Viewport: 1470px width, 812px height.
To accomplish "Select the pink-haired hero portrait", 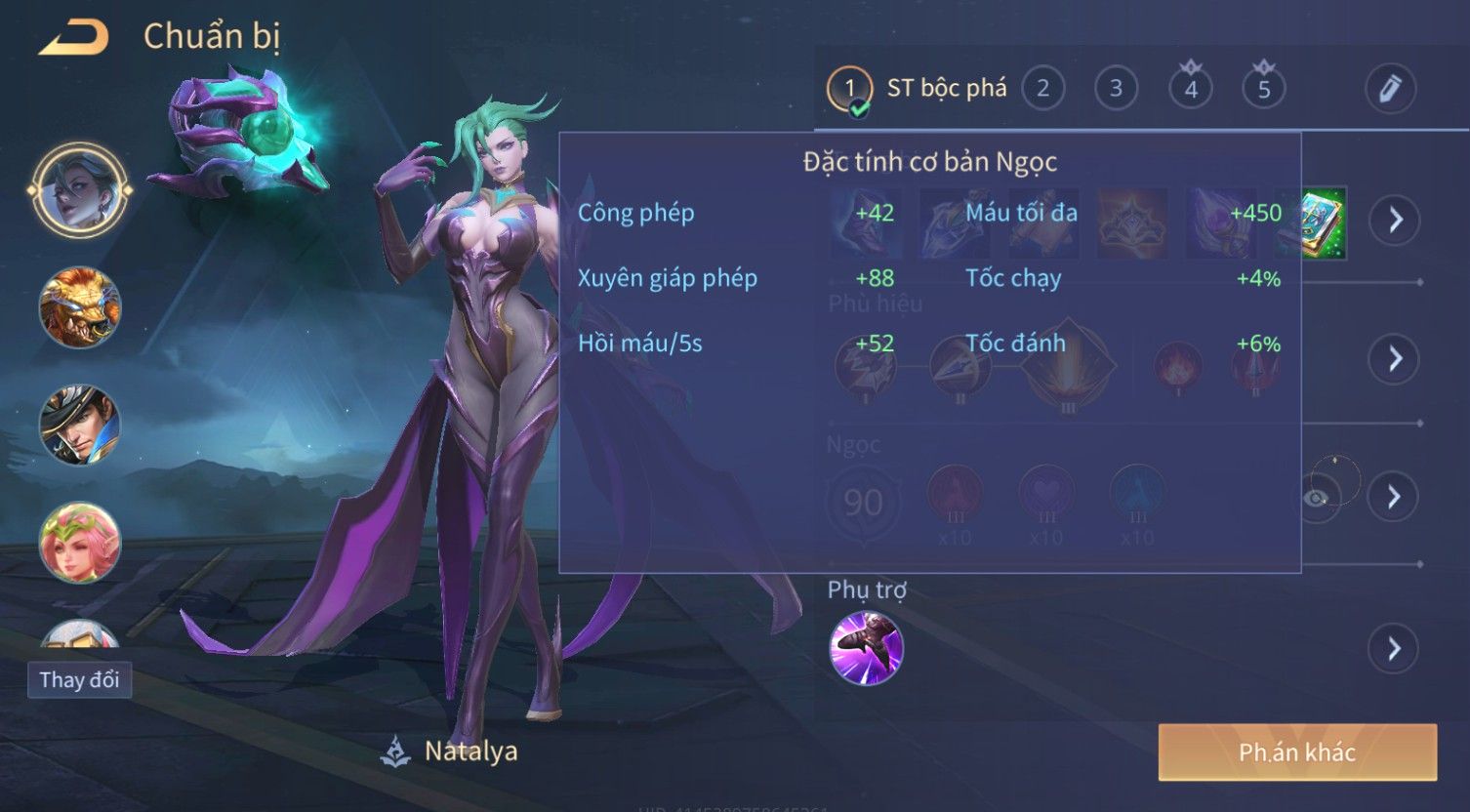I will (x=79, y=543).
